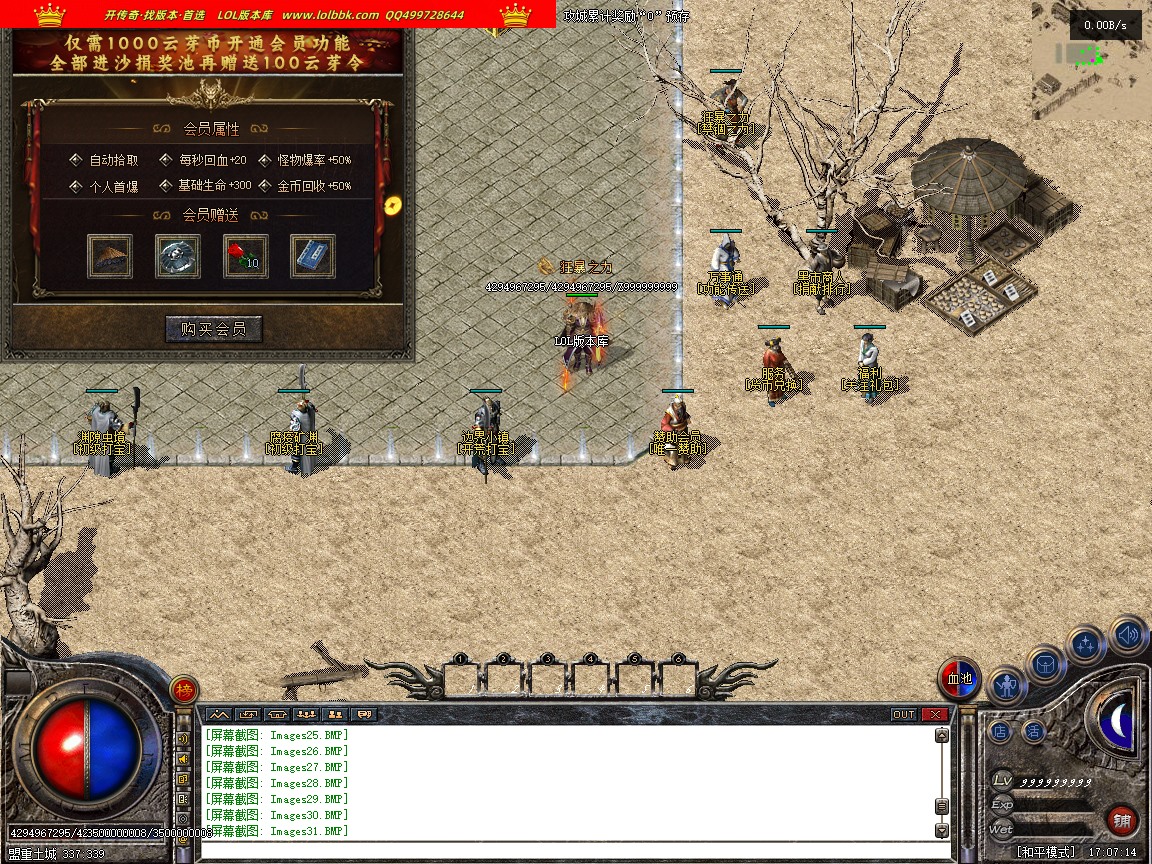Click the chat scrollbar down arrow
Image resolution: width=1152 pixels, height=864 pixels.
pos(941,830)
